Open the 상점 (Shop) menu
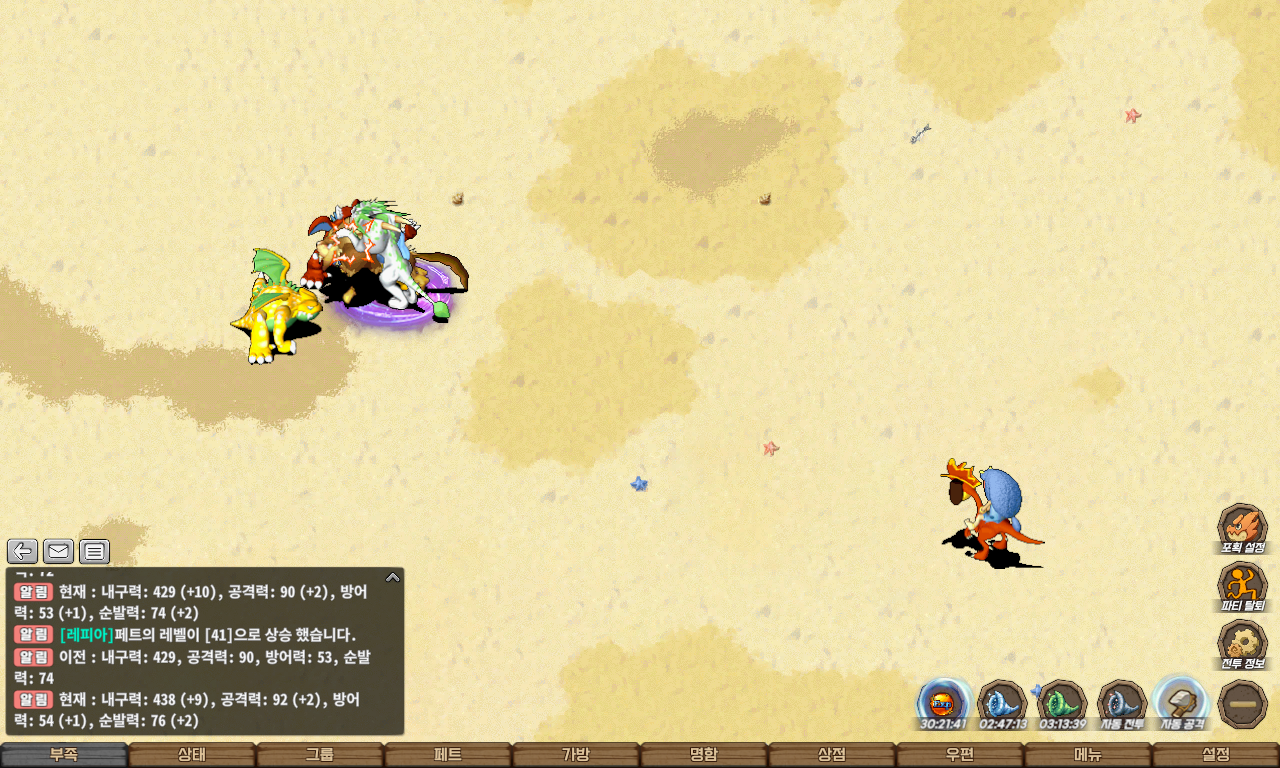This screenshot has height=768, width=1280. (832, 755)
